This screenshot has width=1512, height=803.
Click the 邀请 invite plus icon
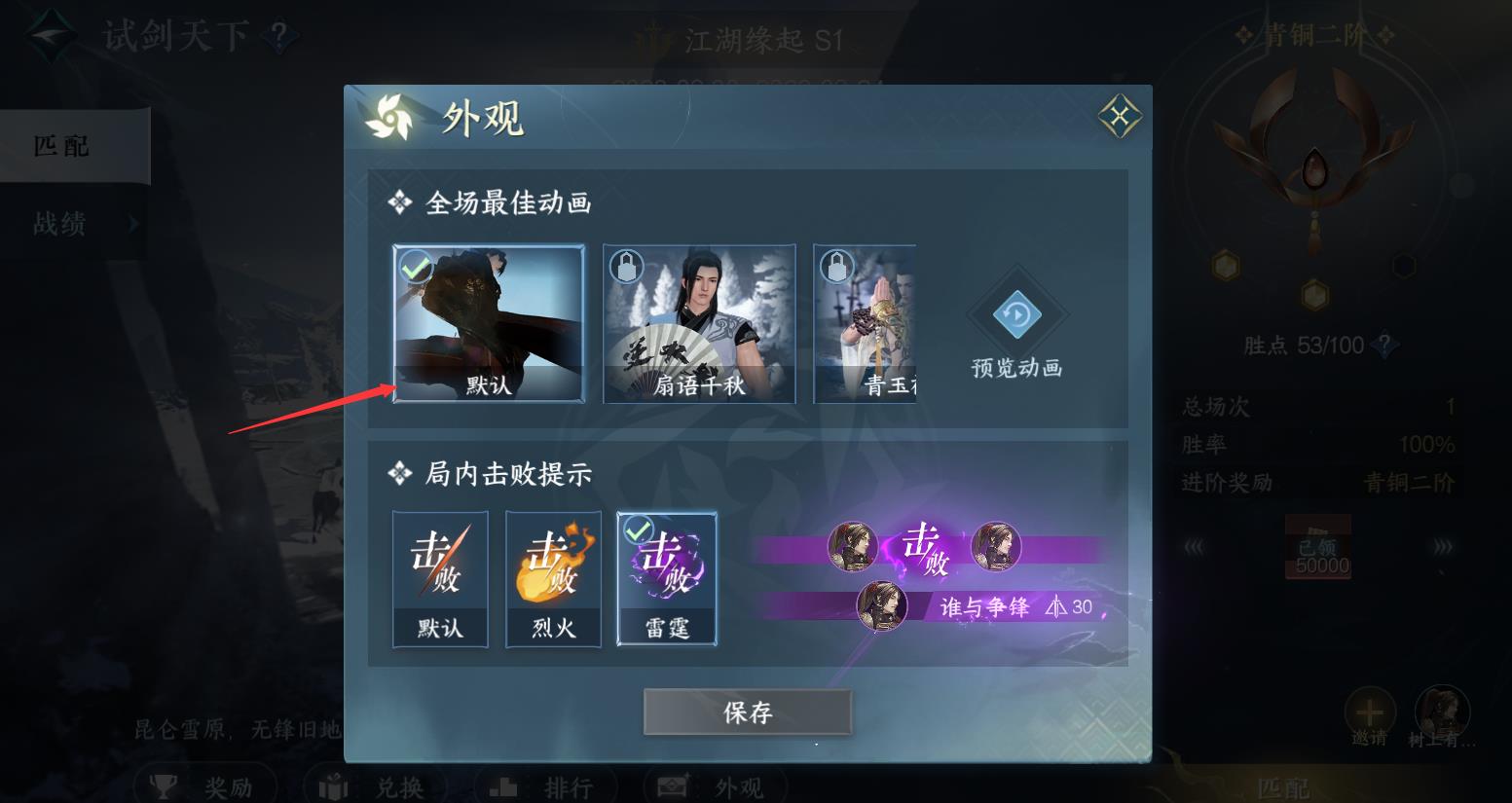point(1371,712)
